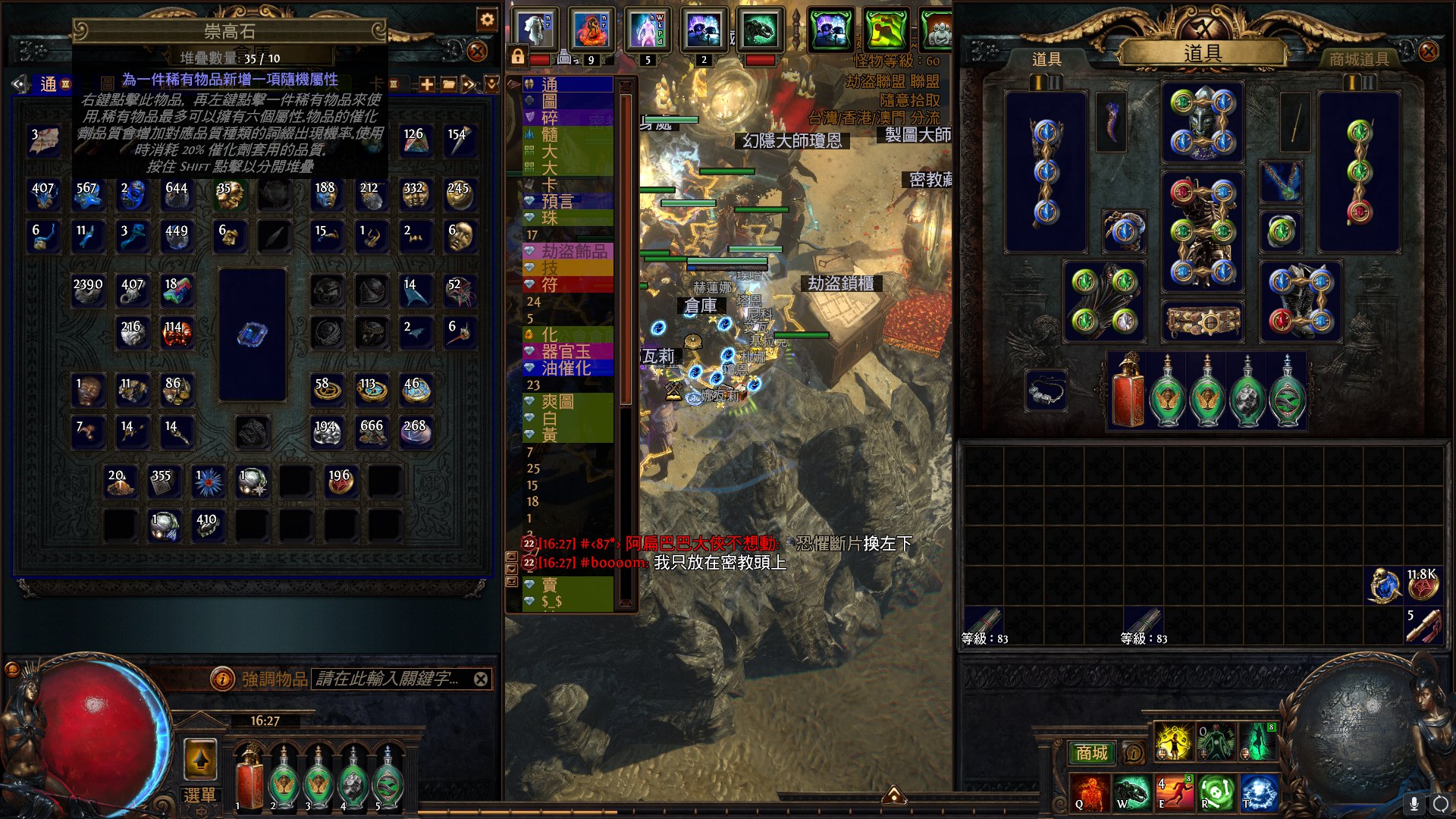The width and height of the screenshot is (1456, 819).
Task: Select the equipped helmet slot
Action: 1203,123
